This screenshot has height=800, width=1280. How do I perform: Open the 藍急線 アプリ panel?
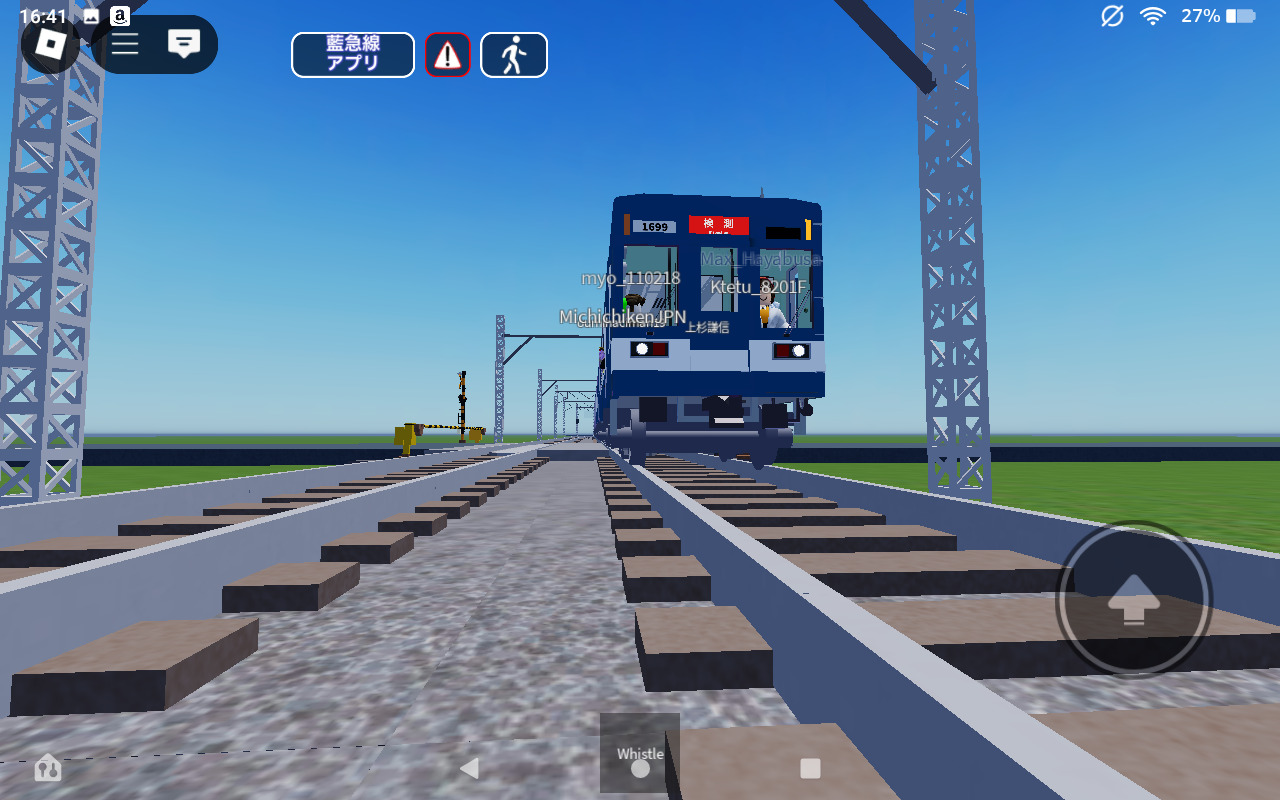353,55
